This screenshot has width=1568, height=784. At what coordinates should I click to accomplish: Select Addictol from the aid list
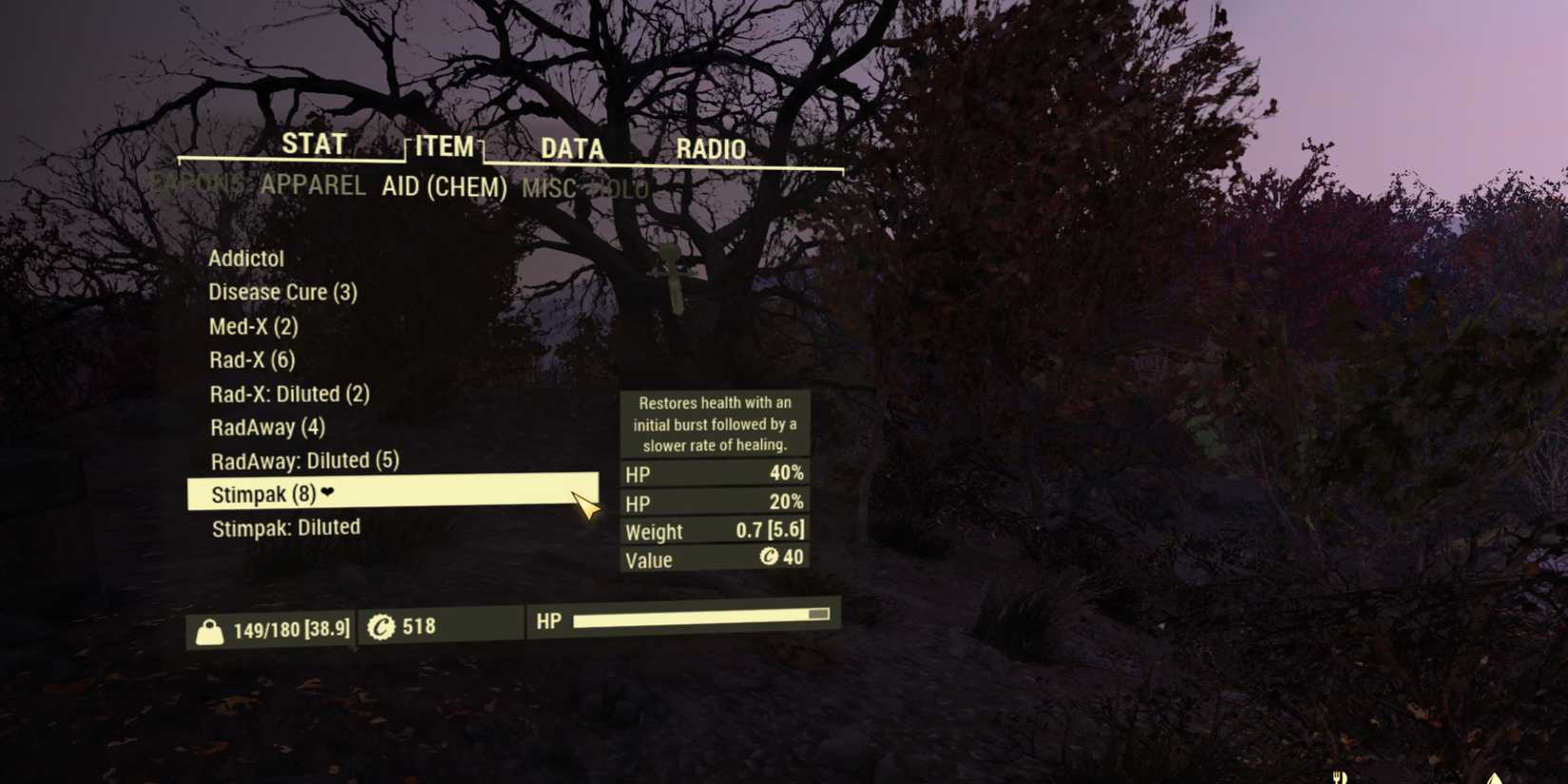click(x=246, y=258)
